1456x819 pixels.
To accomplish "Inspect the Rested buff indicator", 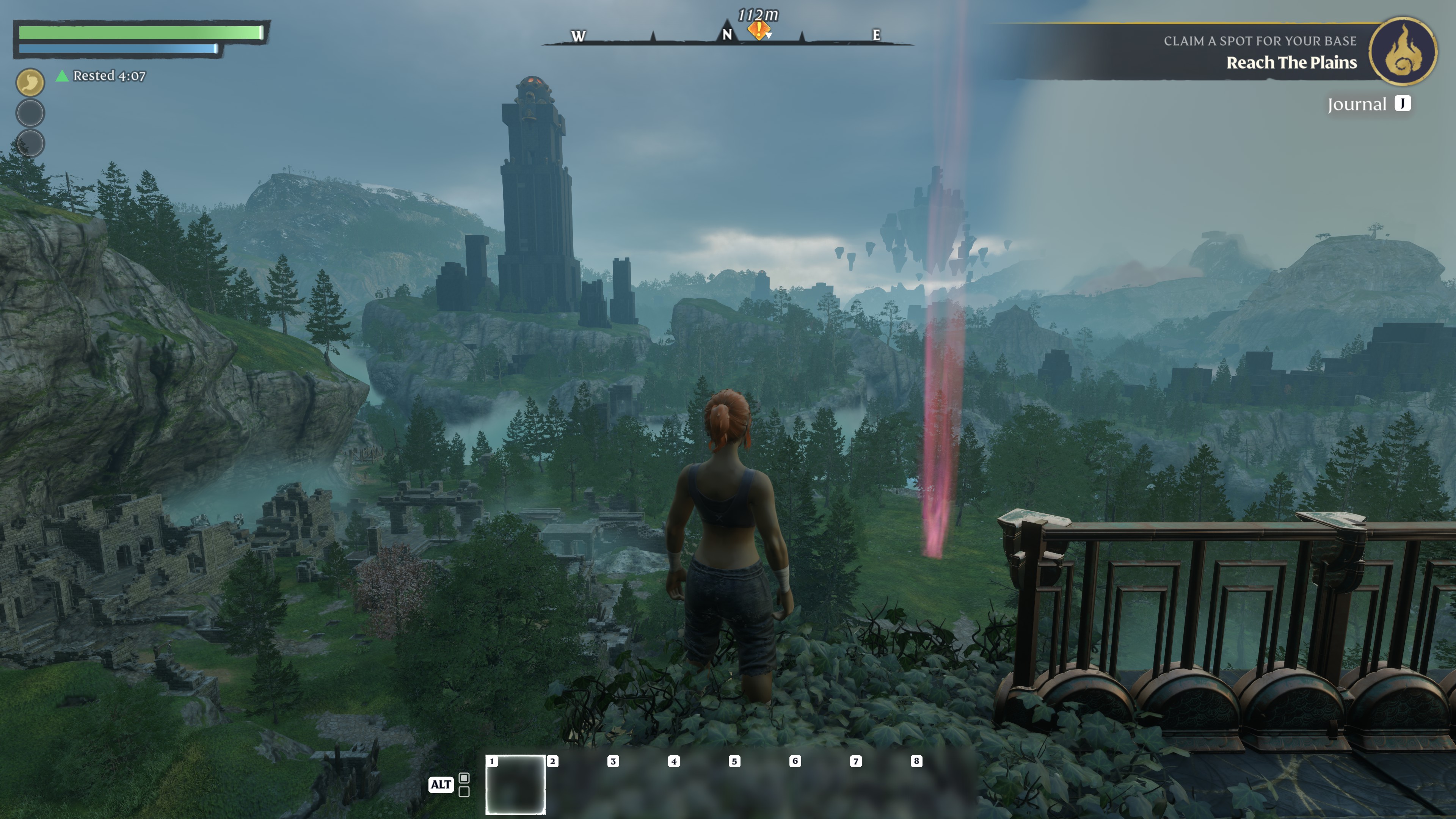I will [102, 76].
